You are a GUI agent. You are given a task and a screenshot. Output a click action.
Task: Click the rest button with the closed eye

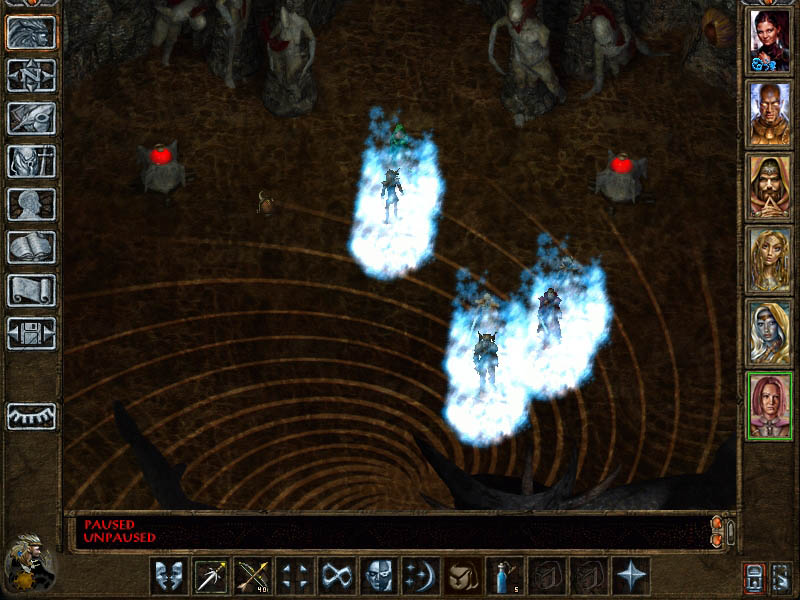31,415
